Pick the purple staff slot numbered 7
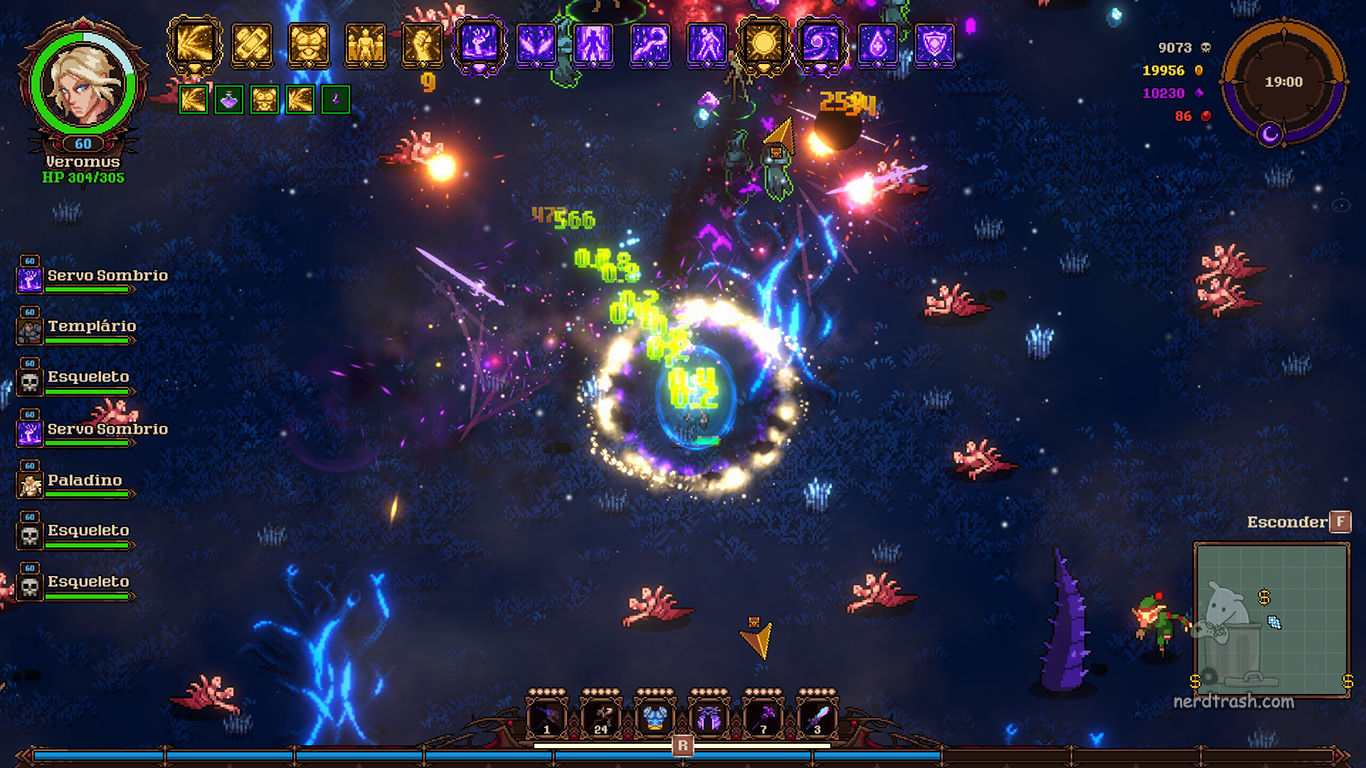This screenshot has height=768, width=1366. [763, 719]
